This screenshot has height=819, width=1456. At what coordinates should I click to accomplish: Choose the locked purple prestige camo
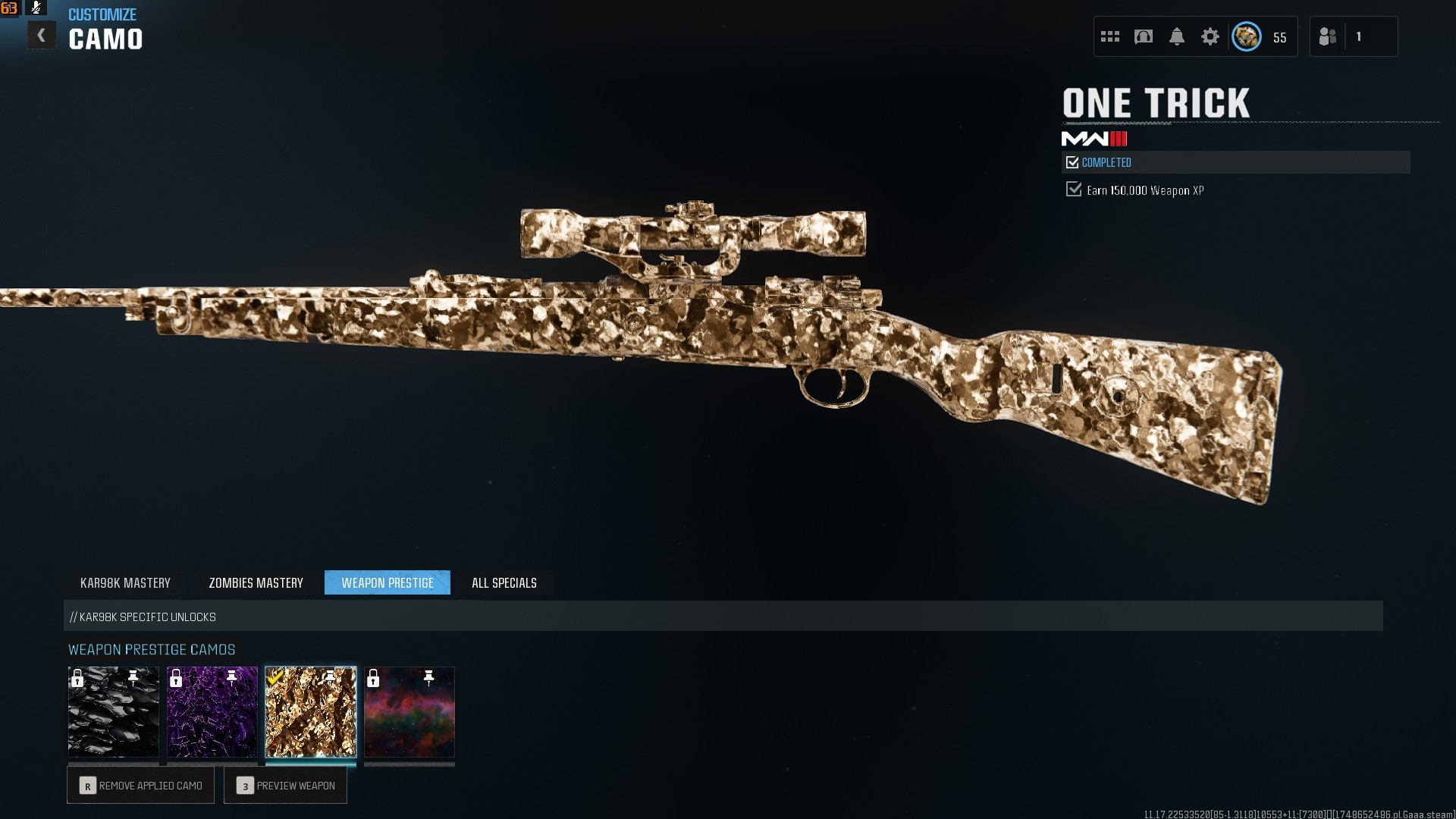pyautogui.click(x=212, y=712)
